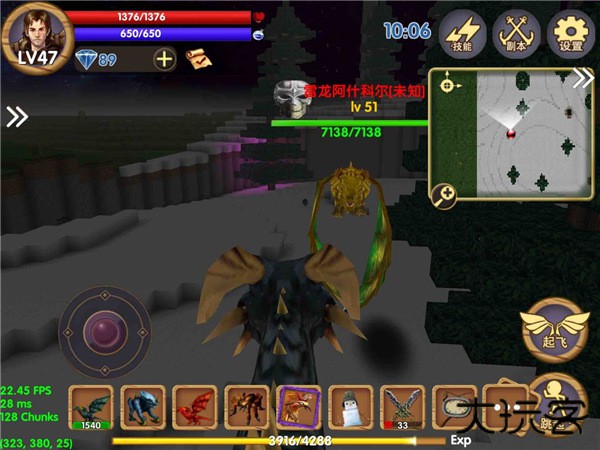Select the purple-highlighted griffin hotbar slot
This screenshot has height=450, width=600.
pos(298,407)
